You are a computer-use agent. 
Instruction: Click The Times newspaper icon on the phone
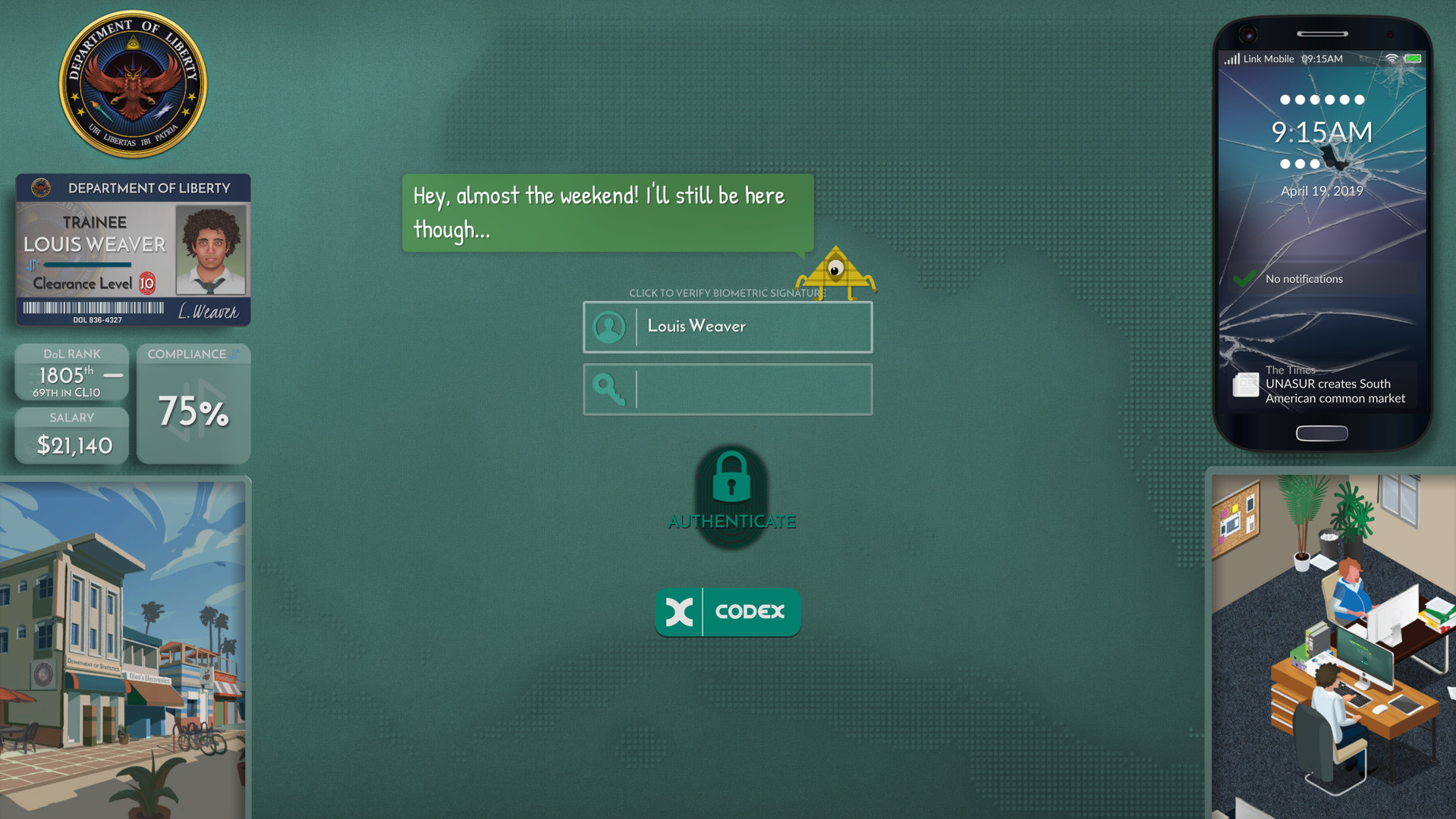[x=1245, y=385]
